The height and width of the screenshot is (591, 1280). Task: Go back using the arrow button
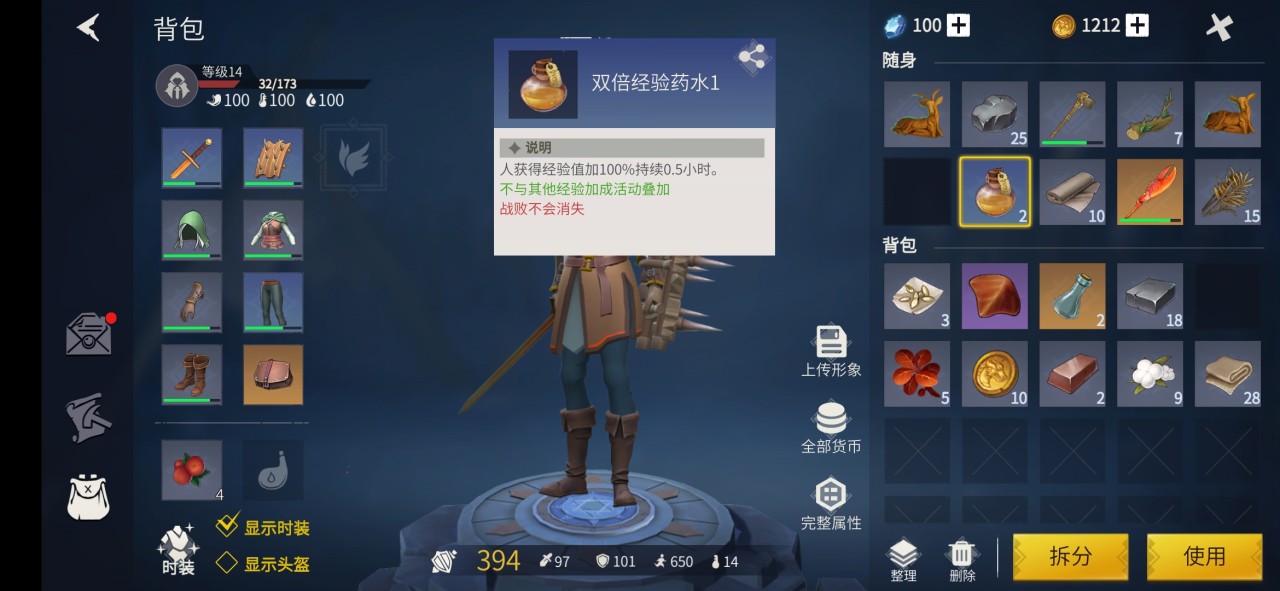coord(89,27)
